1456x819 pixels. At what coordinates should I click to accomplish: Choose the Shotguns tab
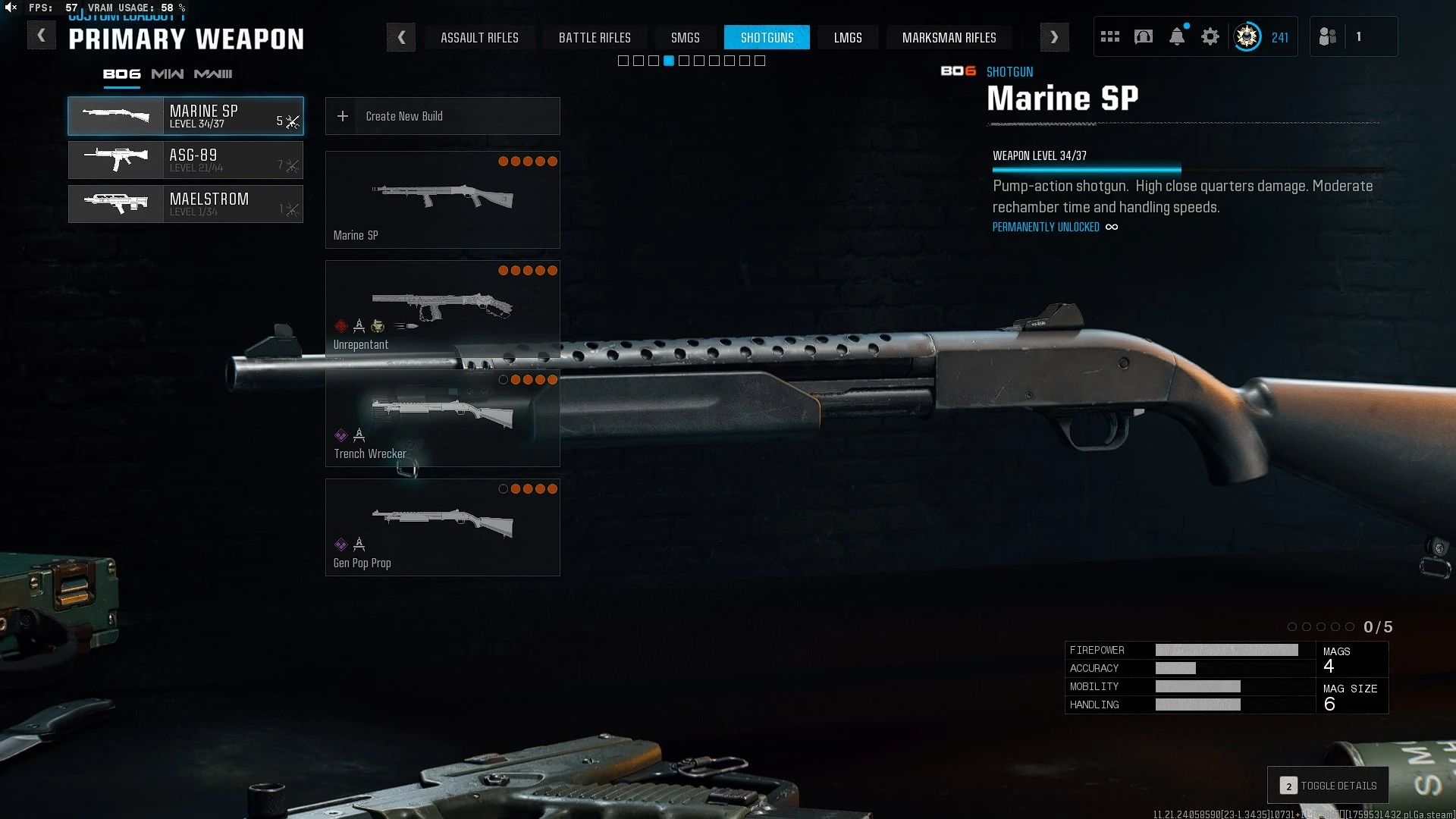pos(767,37)
